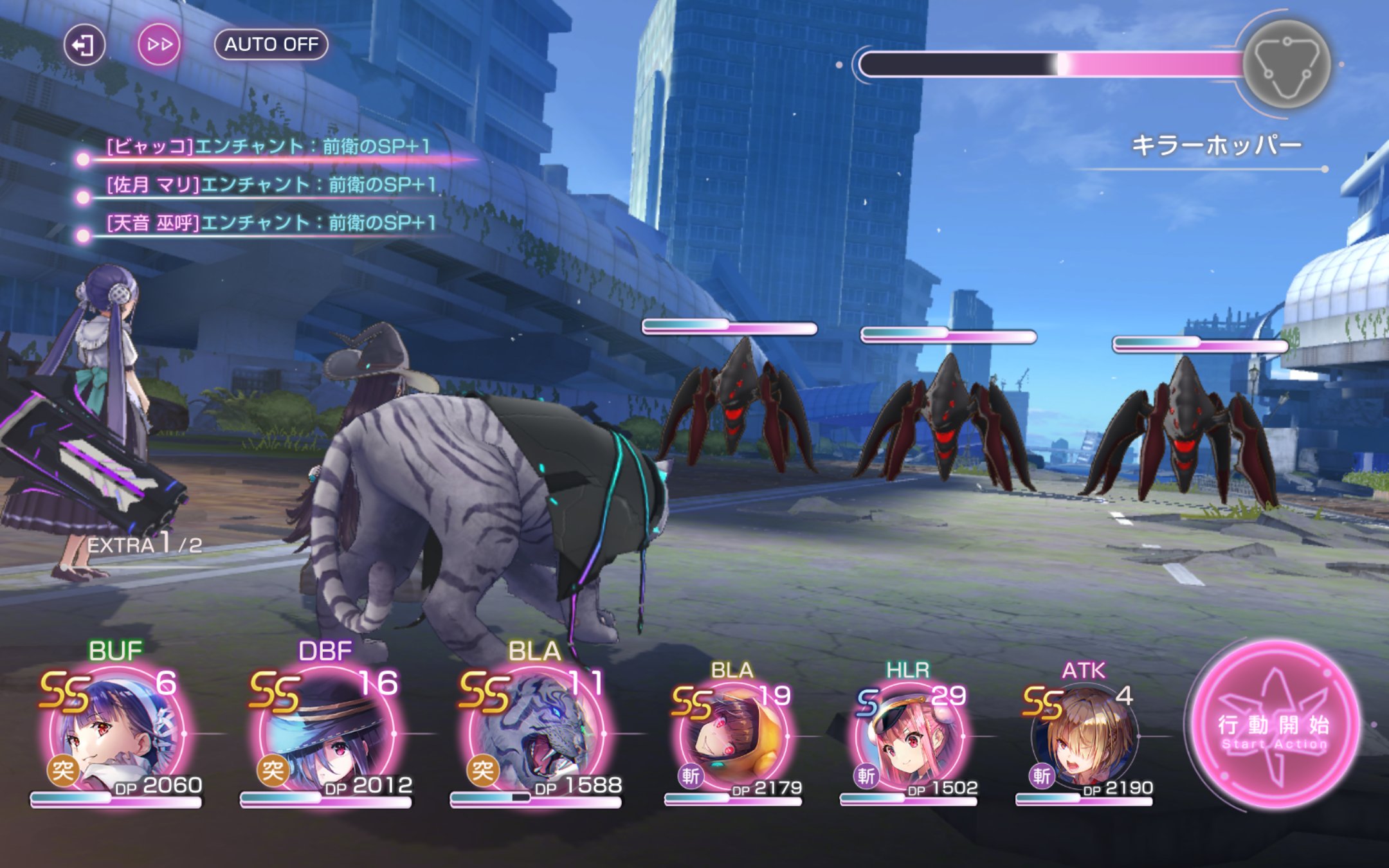Click the exit battle icon
Image resolution: width=1389 pixels, height=868 pixels.
84,44
